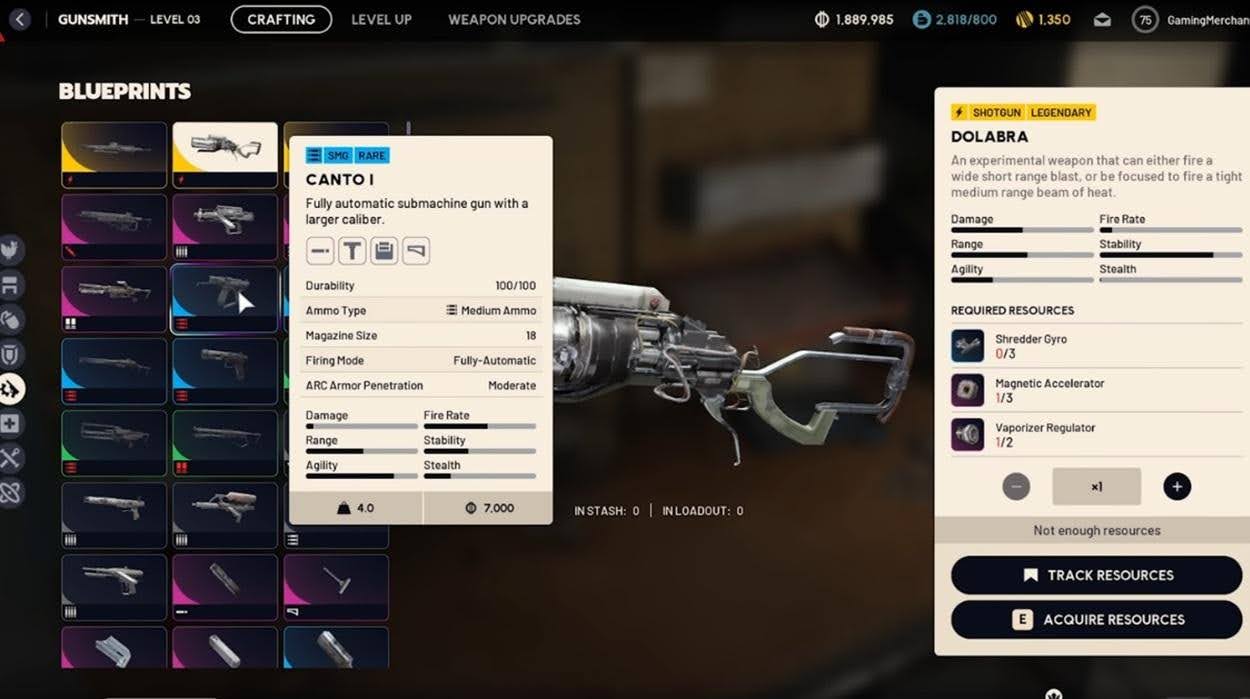
Task: Select the shield category in sidebar
Action: (x=11, y=354)
